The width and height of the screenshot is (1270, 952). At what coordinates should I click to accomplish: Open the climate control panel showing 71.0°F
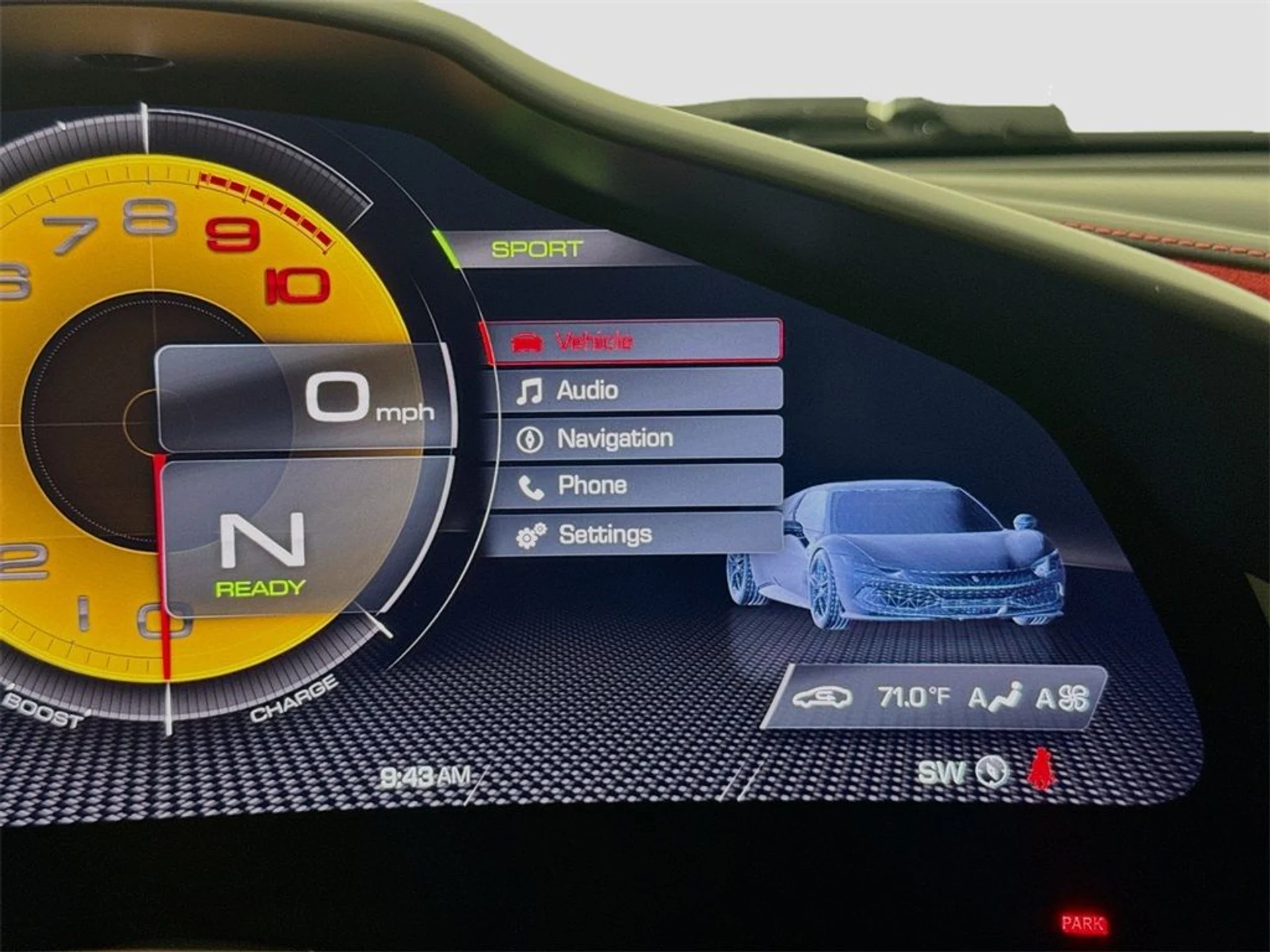935,697
